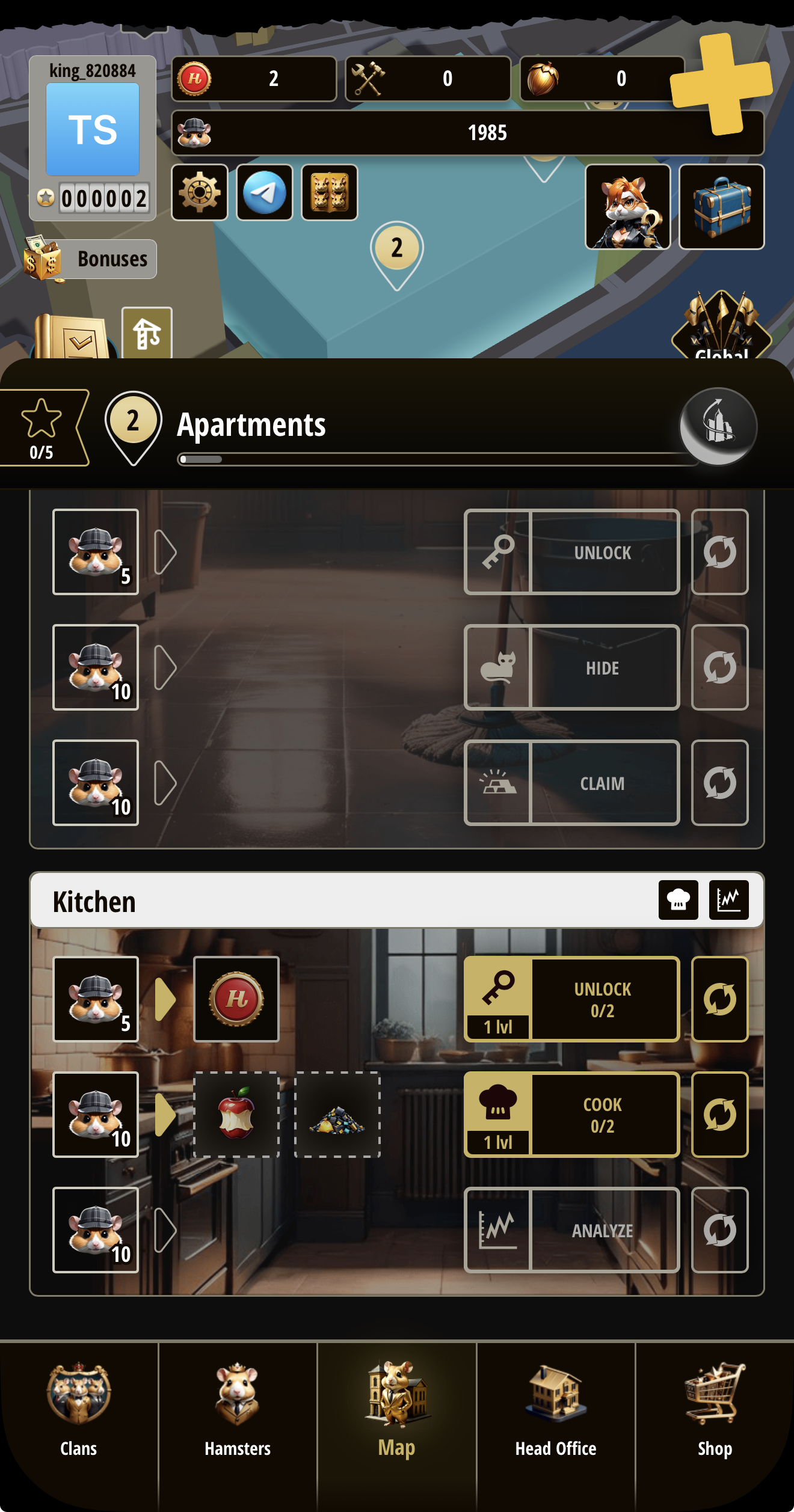Refresh the CLAIM slot hamster
Image resolution: width=794 pixels, height=1512 pixels.
[x=720, y=782]
